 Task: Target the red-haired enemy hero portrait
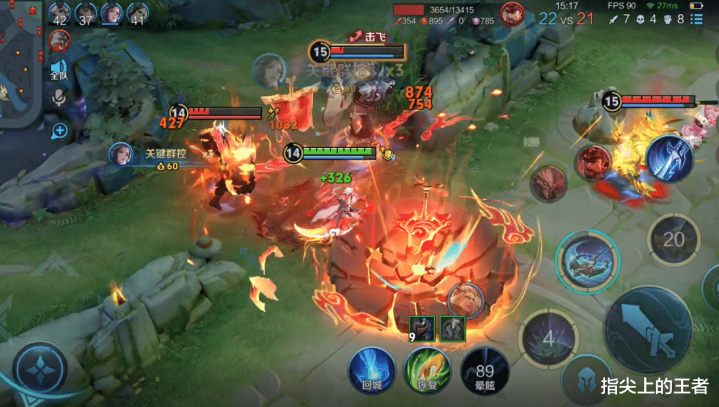pos(592,162)
